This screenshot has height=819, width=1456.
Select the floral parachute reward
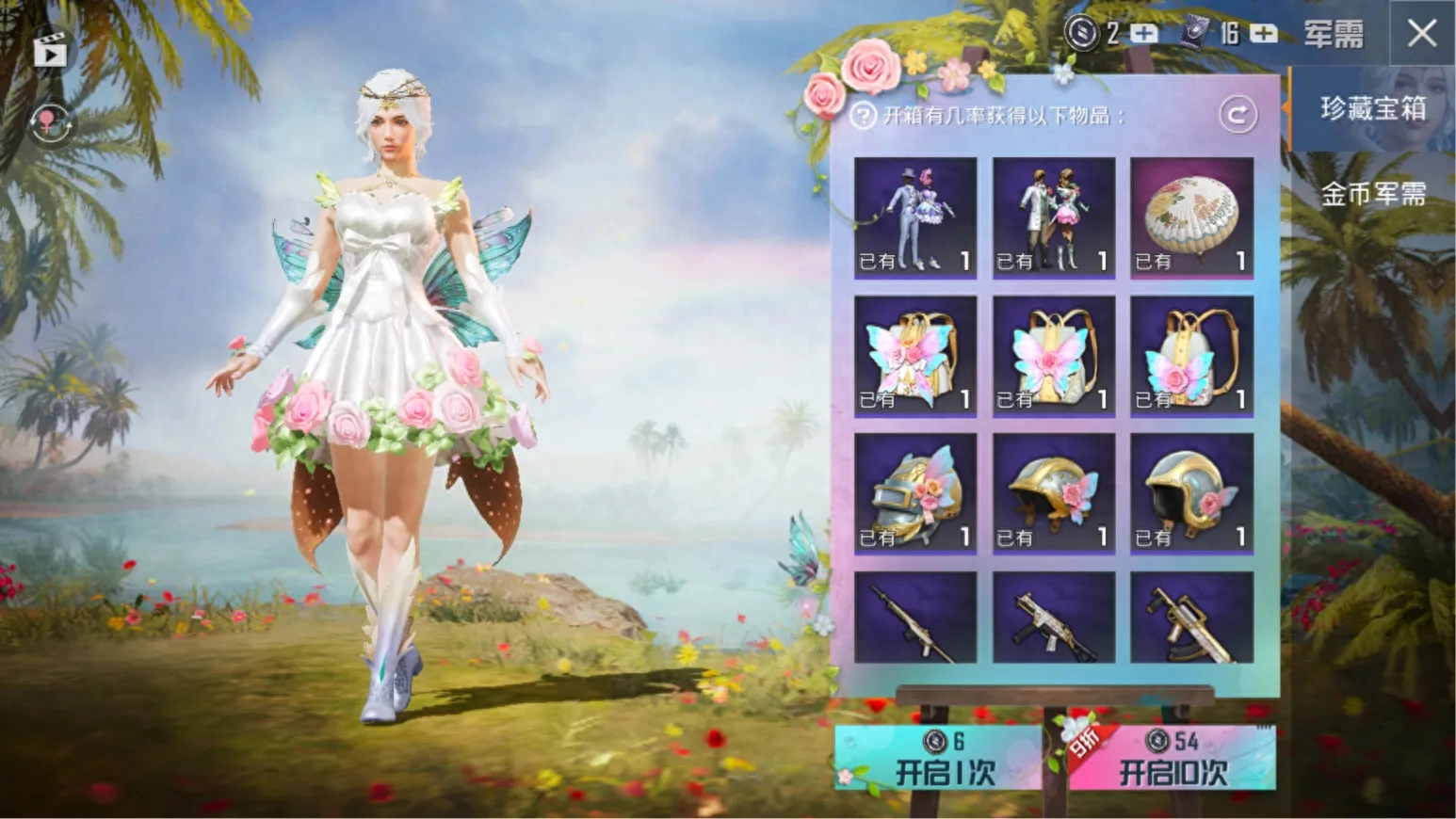point(1191,217)
